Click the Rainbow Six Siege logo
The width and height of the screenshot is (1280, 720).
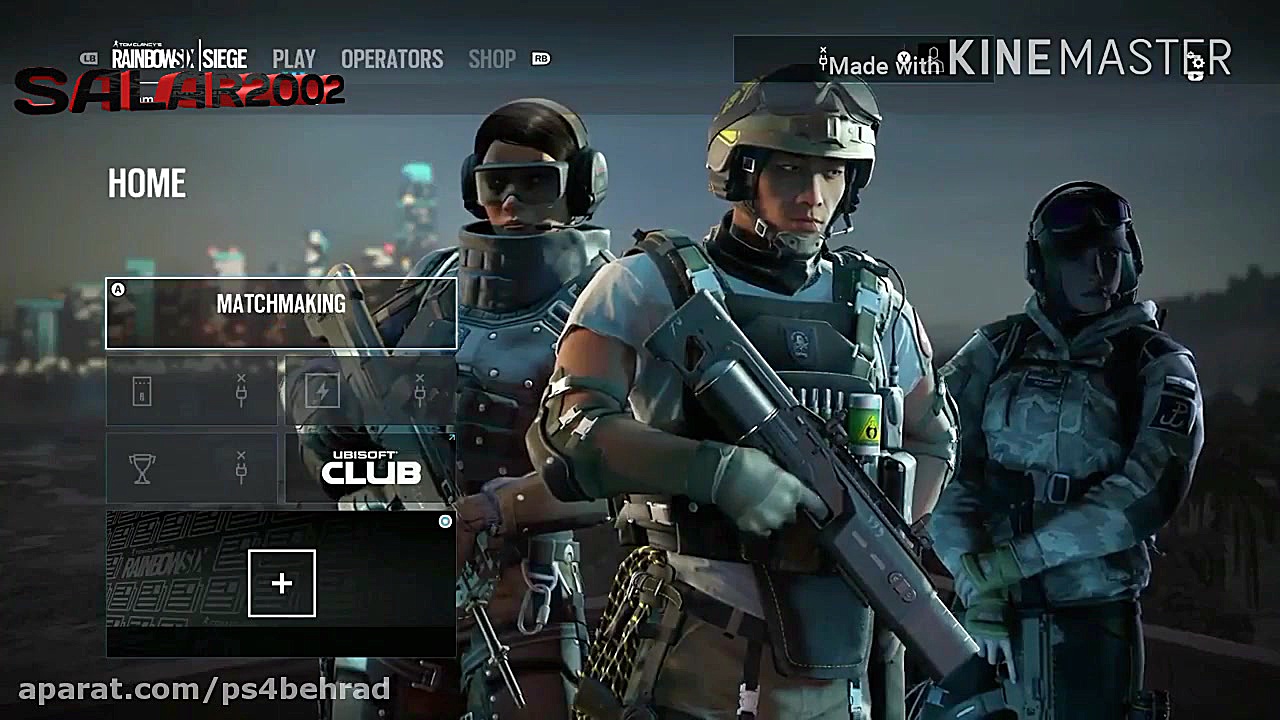pyautogui.click(x=176, y=59)
